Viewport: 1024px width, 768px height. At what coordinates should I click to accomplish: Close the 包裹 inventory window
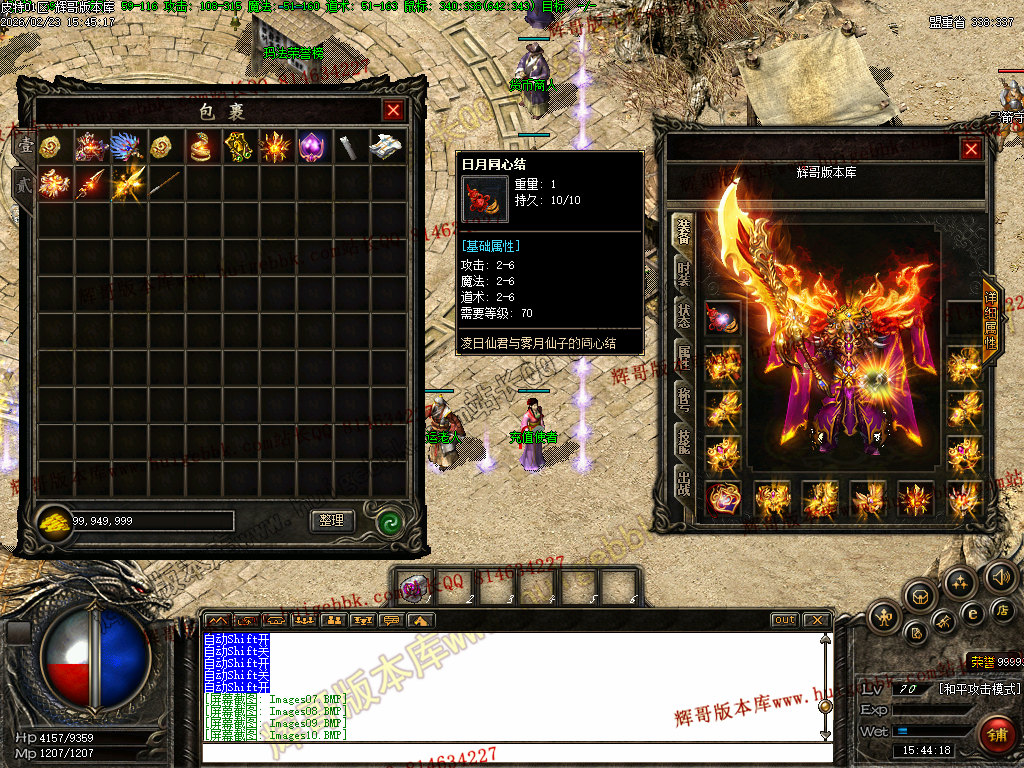(394, 111)
